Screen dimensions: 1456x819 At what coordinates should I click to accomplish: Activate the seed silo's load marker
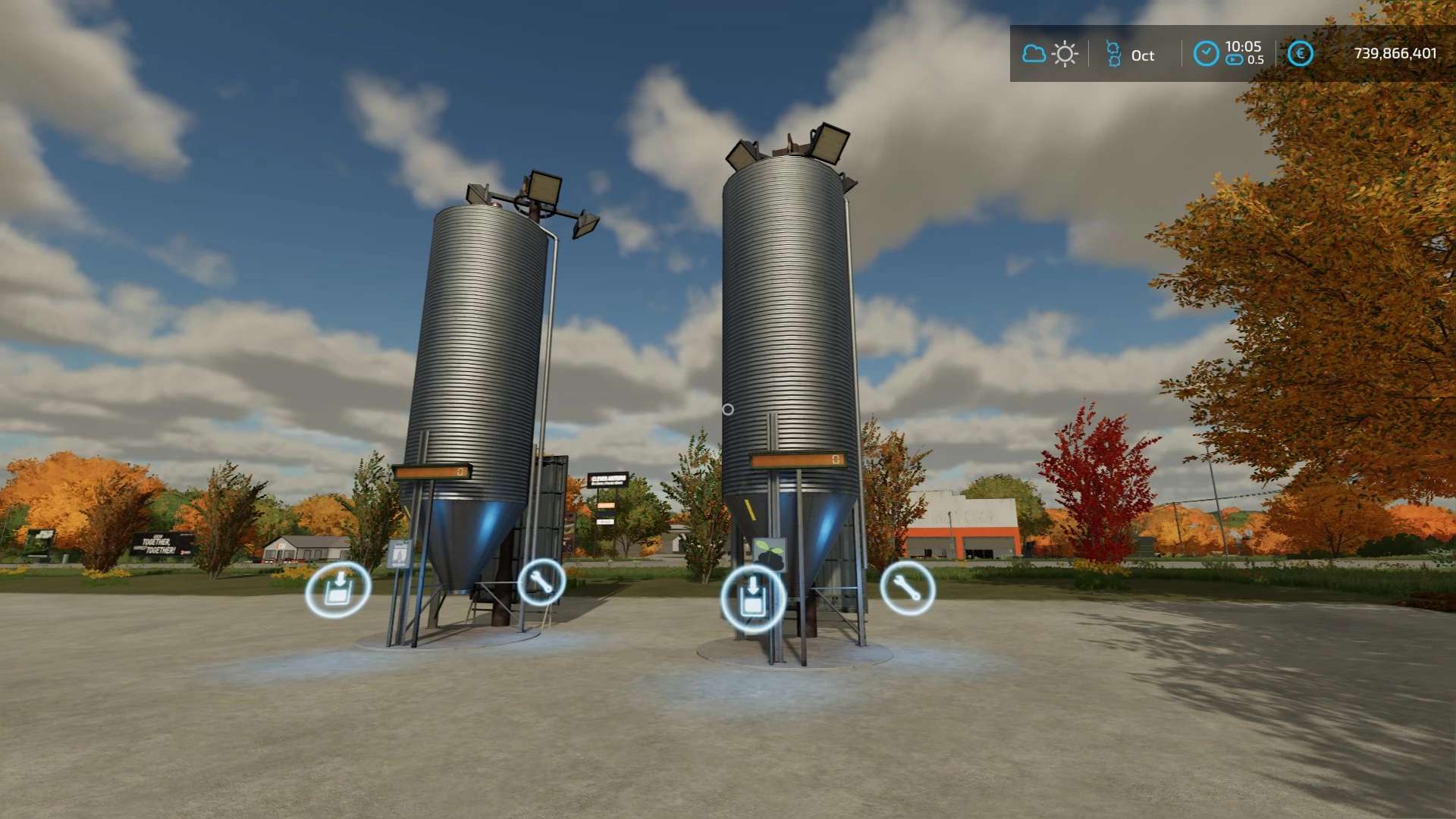752,598
